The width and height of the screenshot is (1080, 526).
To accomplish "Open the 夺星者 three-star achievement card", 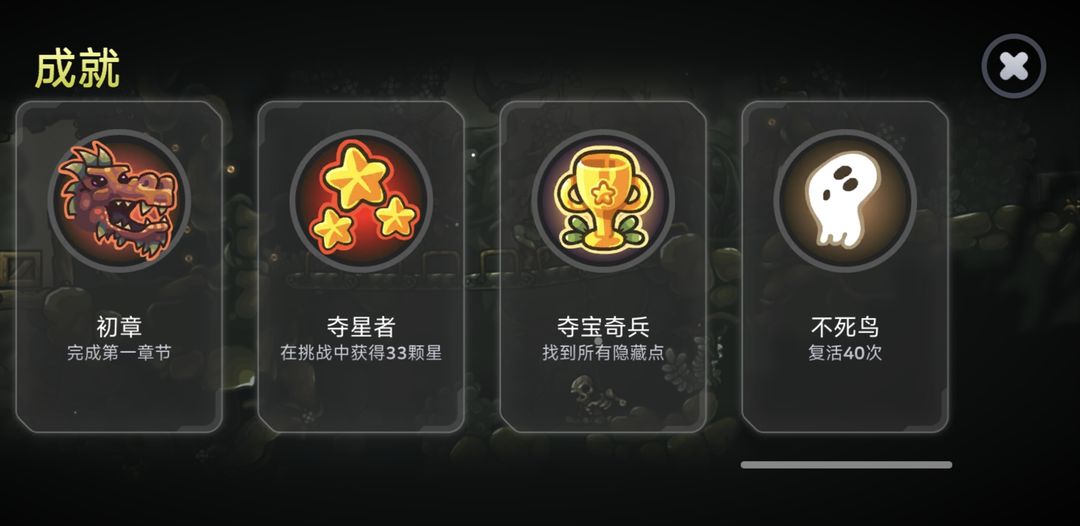I will click(x=361, y=266).
